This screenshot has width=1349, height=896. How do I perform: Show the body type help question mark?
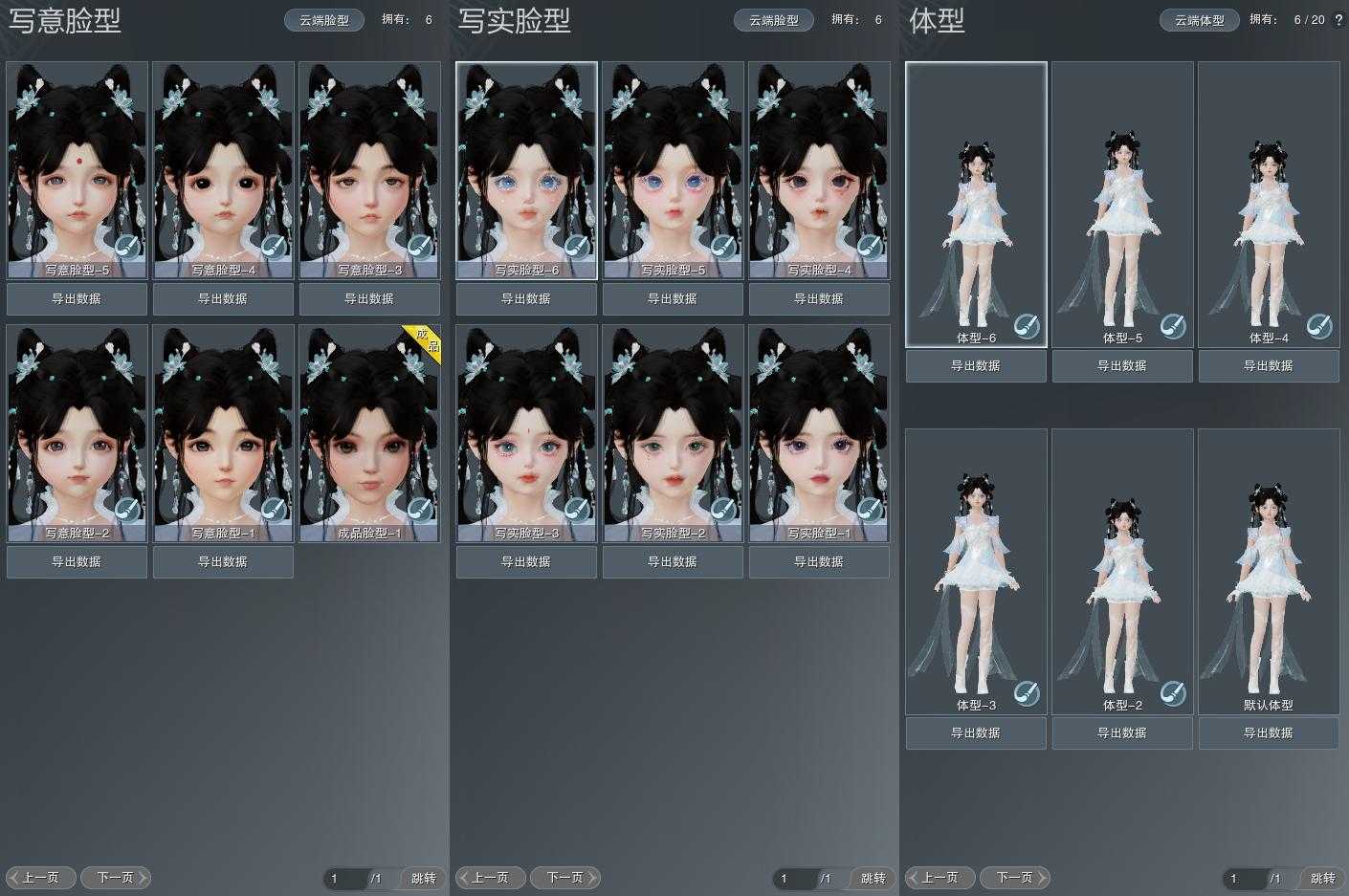pyautogui.click(x=1338, y=20)
